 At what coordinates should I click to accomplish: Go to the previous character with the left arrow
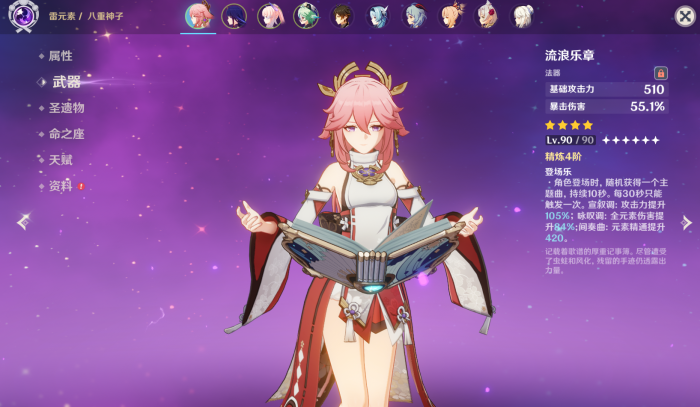21,222
